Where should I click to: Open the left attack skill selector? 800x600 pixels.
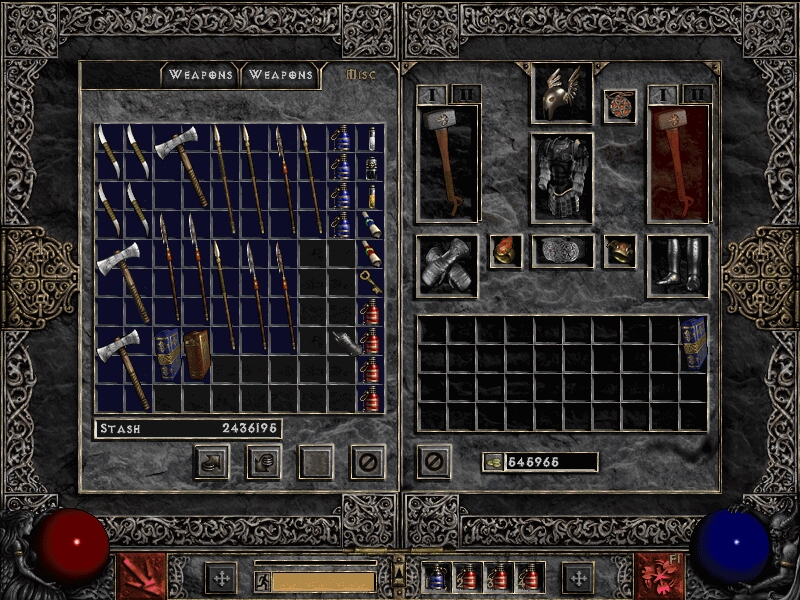142,576
